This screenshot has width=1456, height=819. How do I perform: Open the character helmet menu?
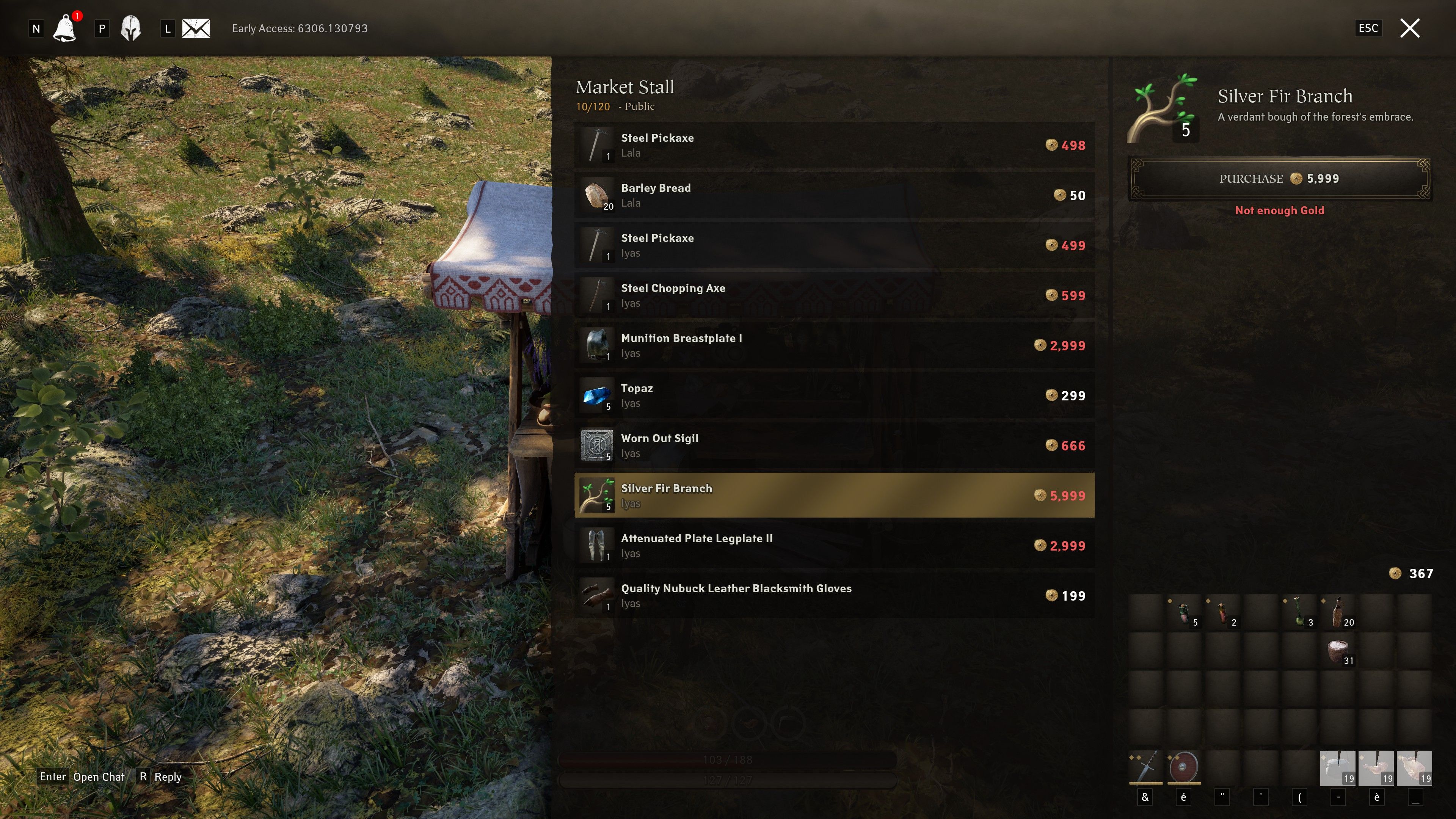(130, 28)
